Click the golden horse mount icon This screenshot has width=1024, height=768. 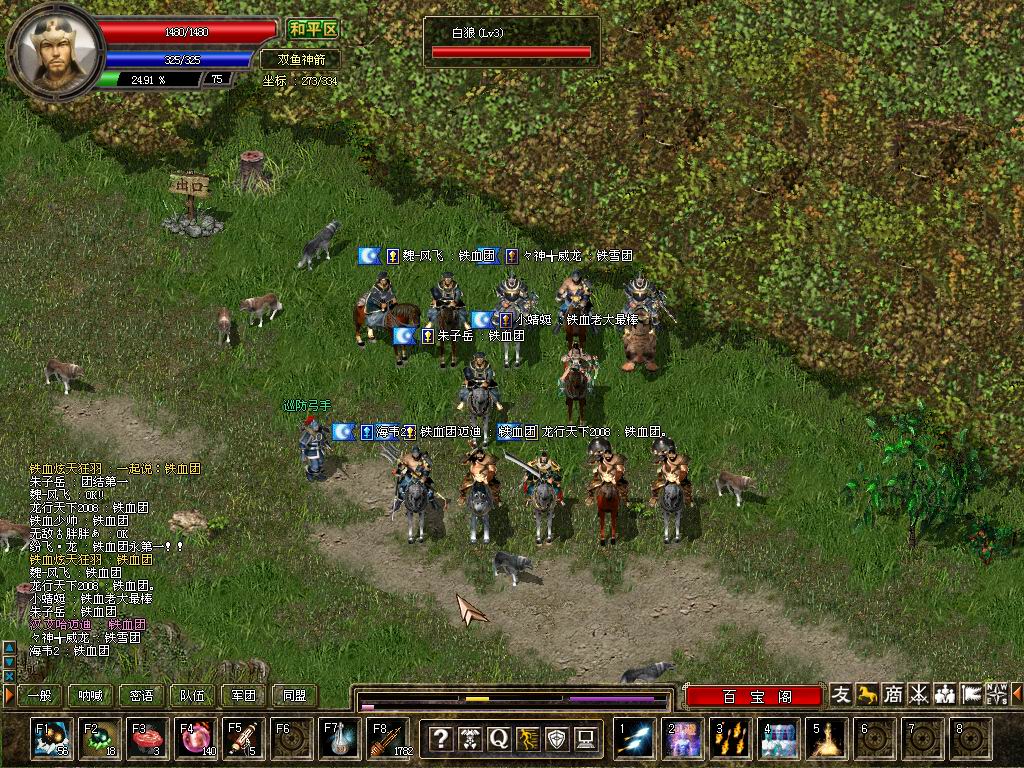coord(868,694)
